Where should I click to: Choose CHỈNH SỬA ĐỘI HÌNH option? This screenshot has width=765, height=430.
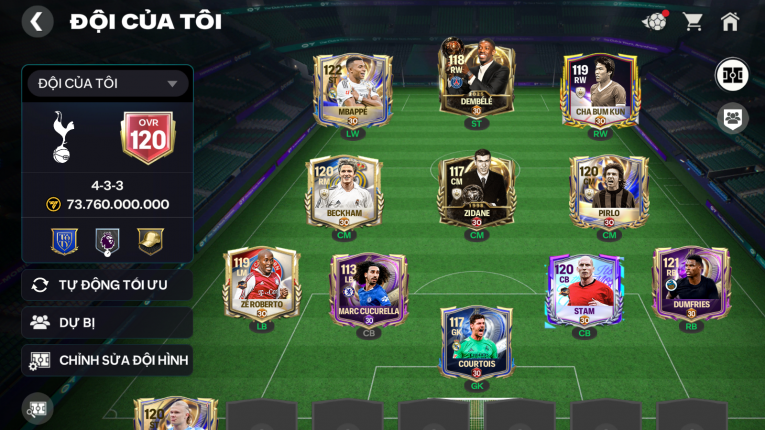[x=107, y=360]
